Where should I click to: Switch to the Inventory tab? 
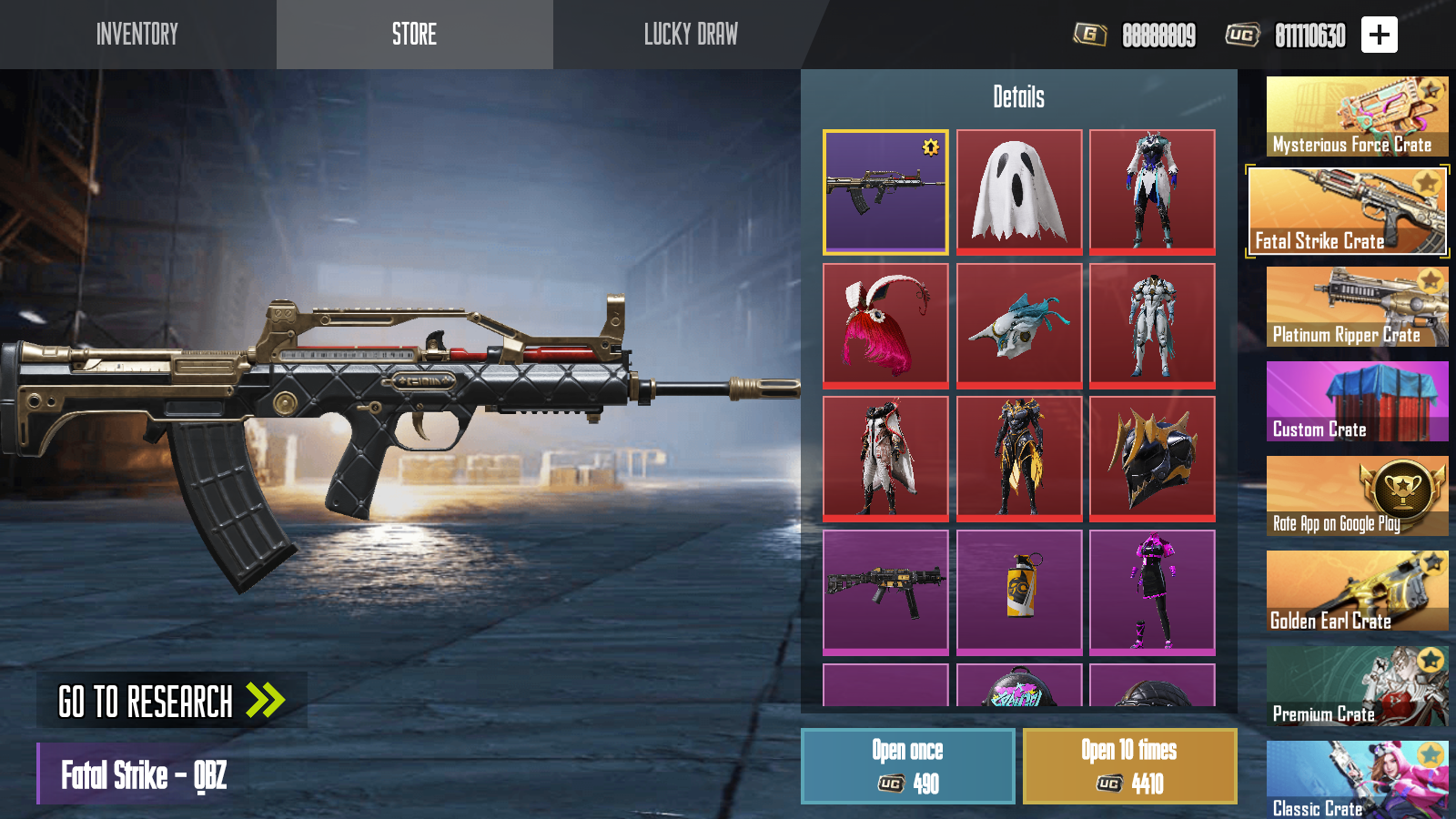pos(137,35)
